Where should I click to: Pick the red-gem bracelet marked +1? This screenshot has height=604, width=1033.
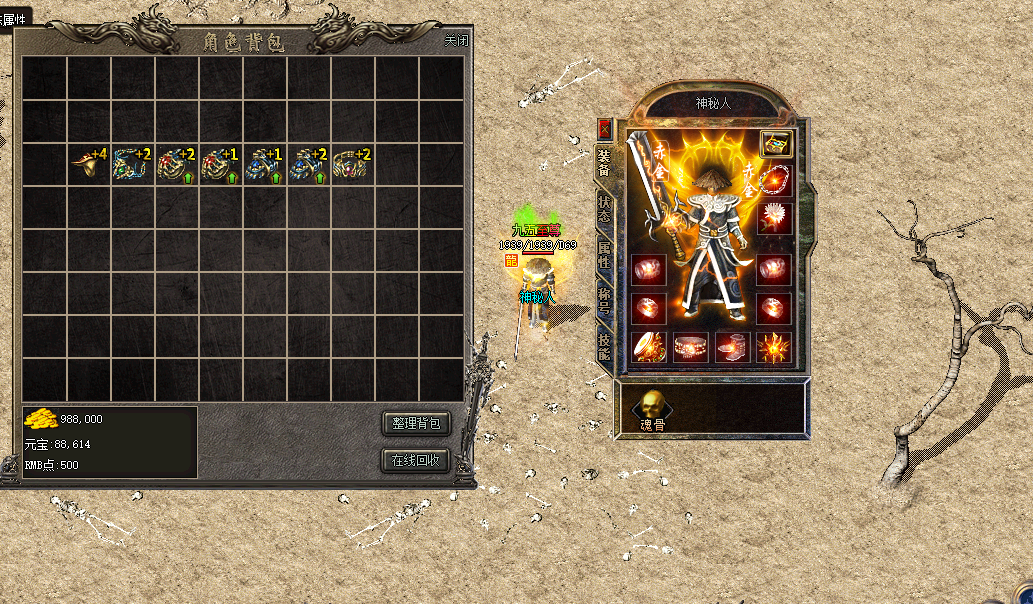[221, 164]
